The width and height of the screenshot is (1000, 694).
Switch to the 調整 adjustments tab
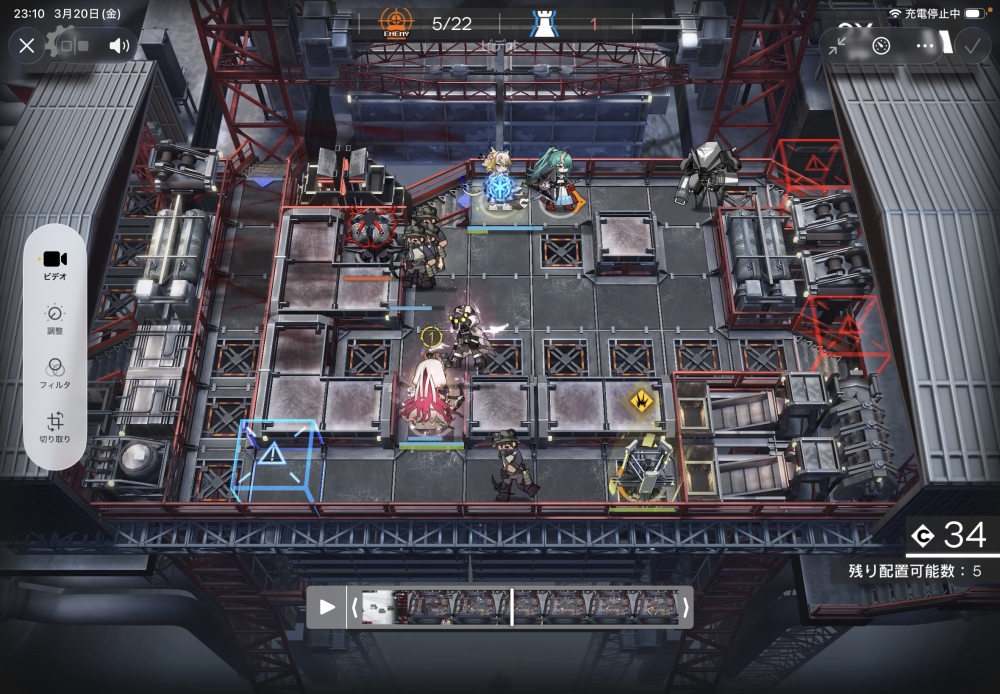[55, 319]
